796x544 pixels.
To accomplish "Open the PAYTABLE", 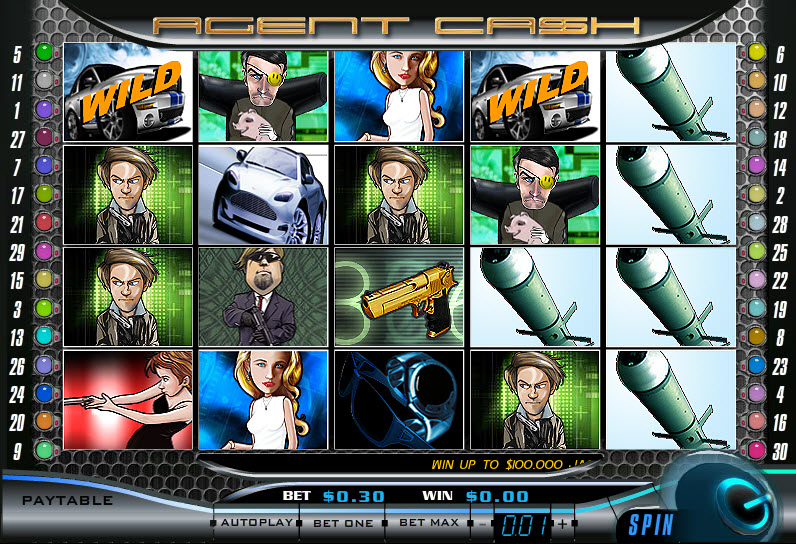I will 68,500.
